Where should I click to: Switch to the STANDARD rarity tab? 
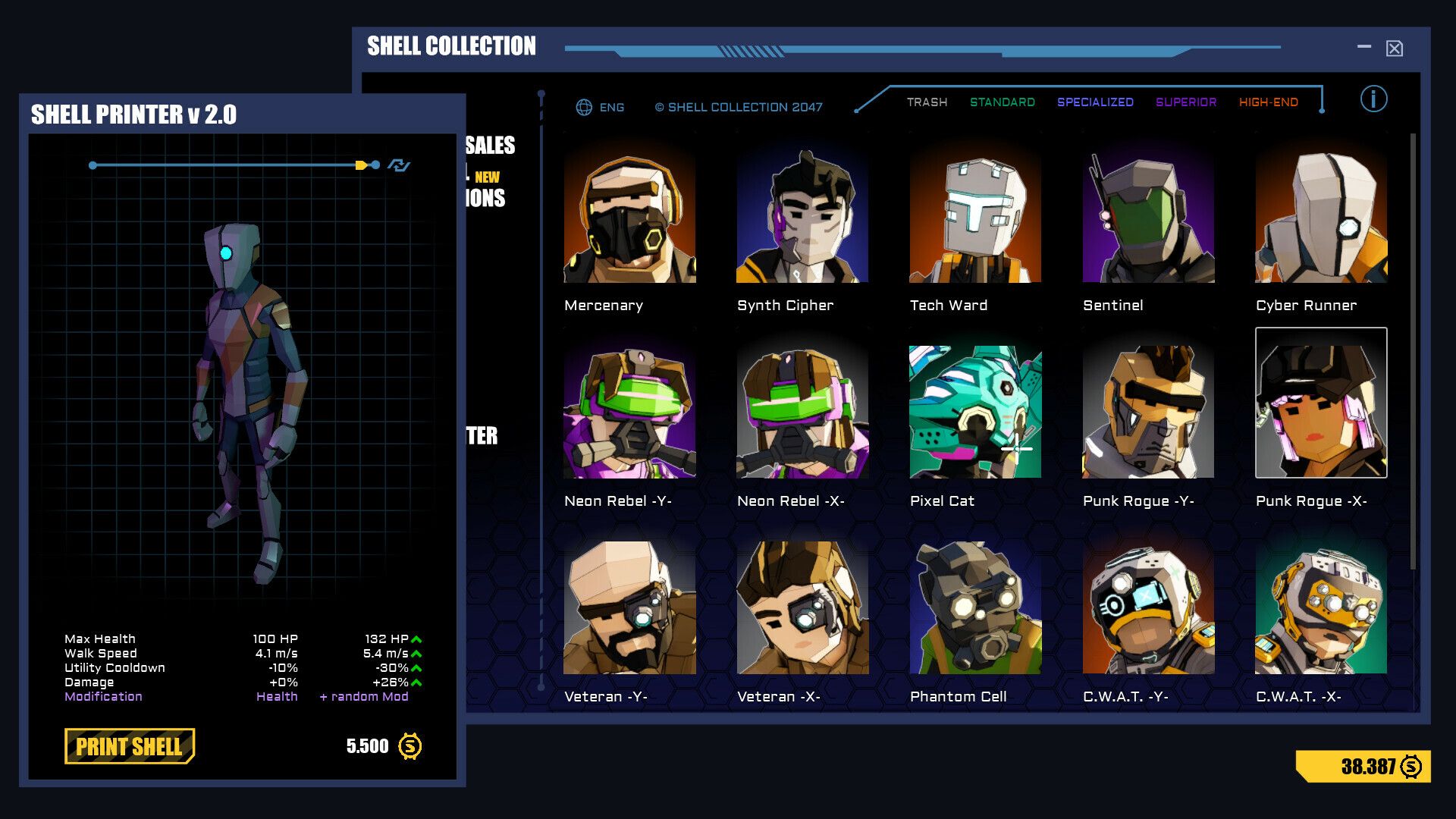(1003, 102)
